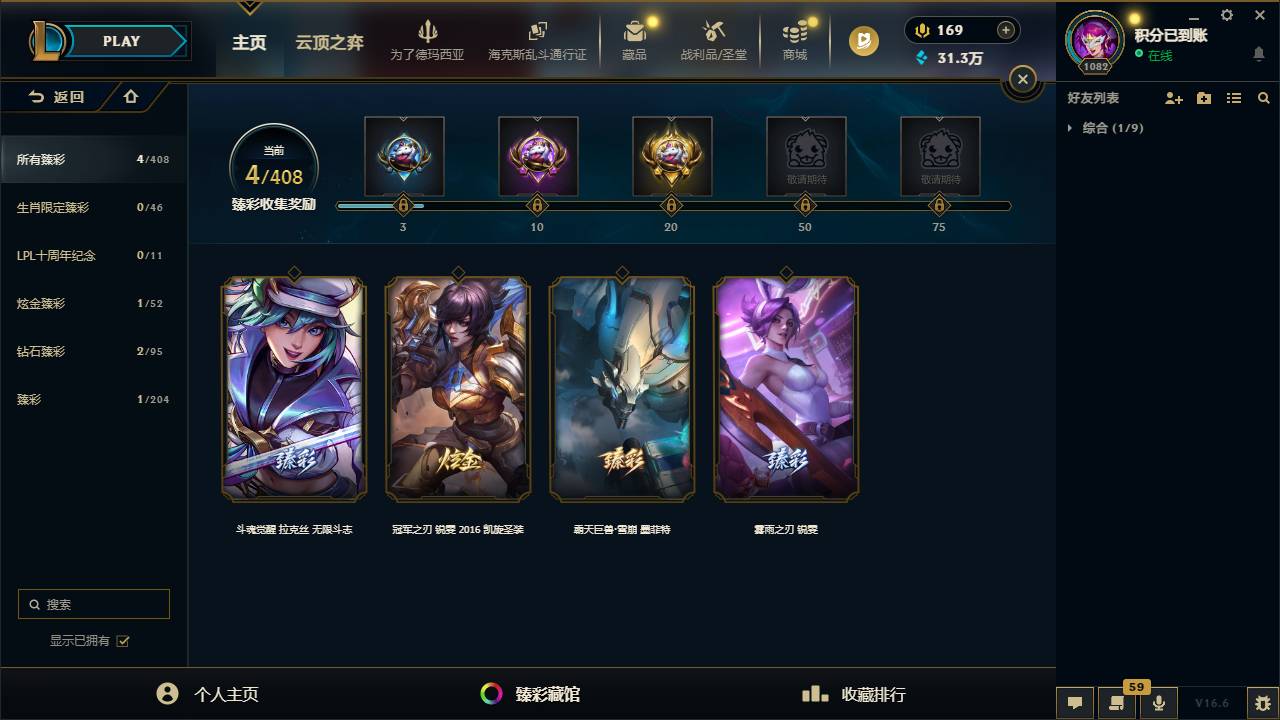
Task: Toggle the microphone icon at bottom right
Action: (1158, 703)
